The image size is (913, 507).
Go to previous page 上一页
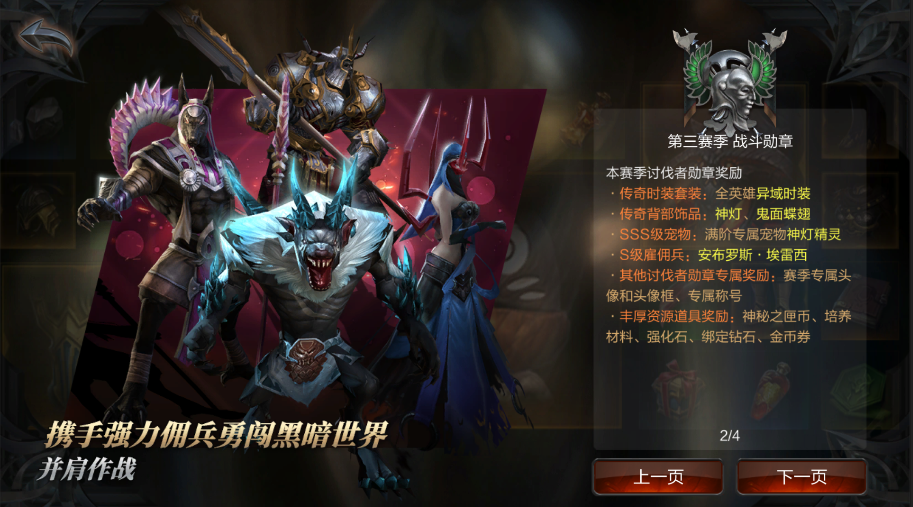[657, 477]
